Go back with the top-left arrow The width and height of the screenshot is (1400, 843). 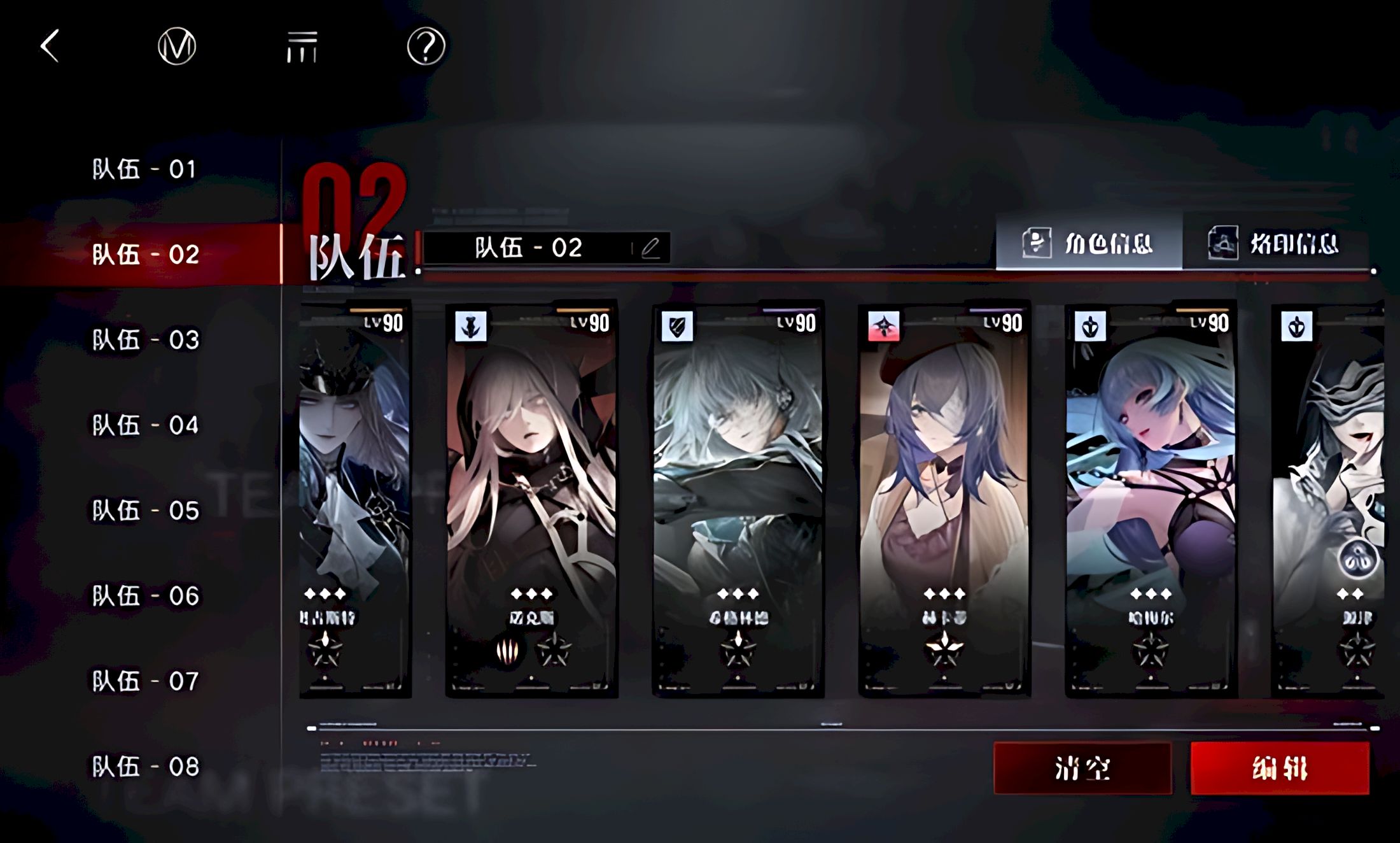[x=50, y=46]
